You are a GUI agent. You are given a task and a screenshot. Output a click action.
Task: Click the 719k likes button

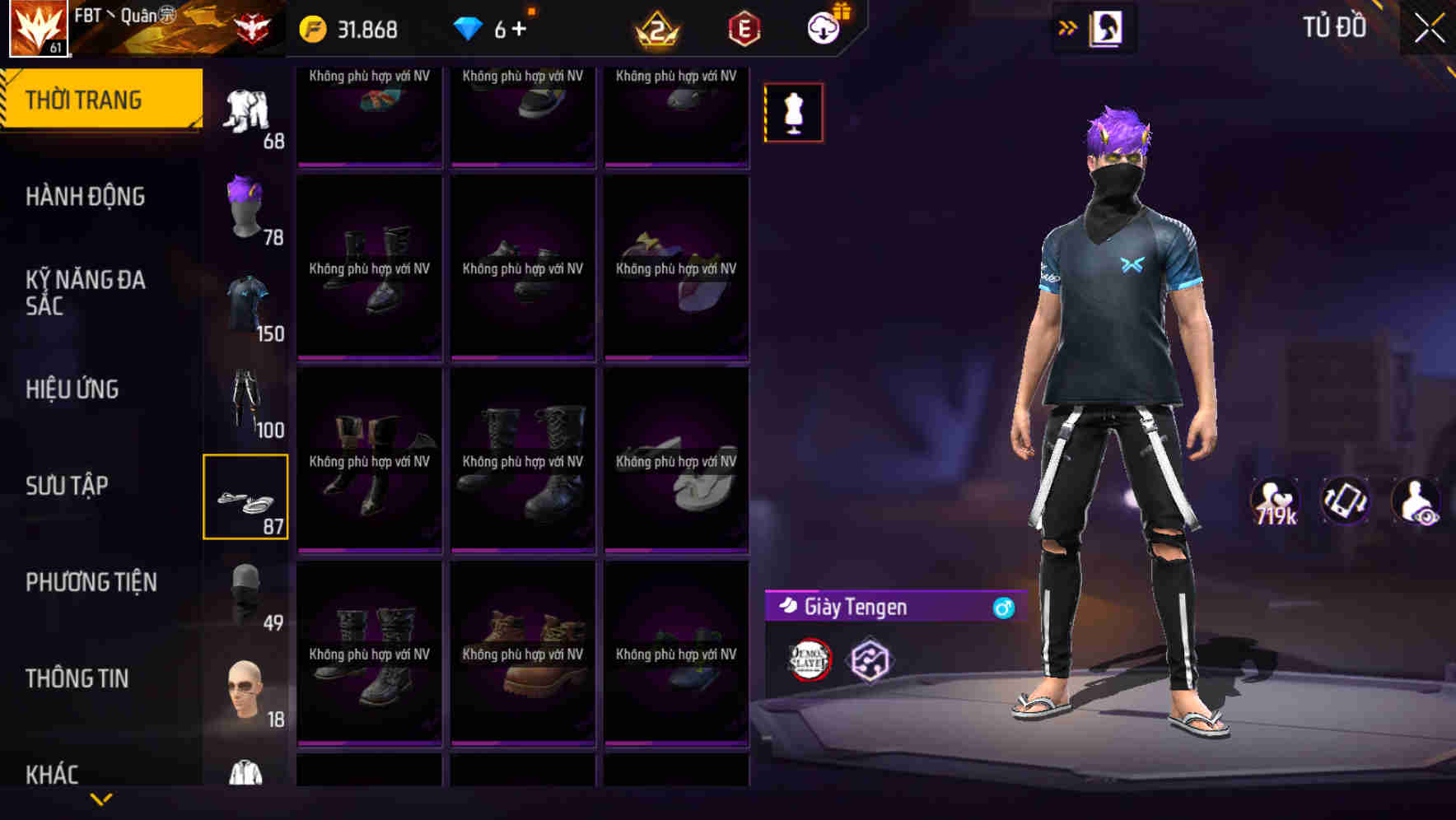click(x=1274, y=504)
